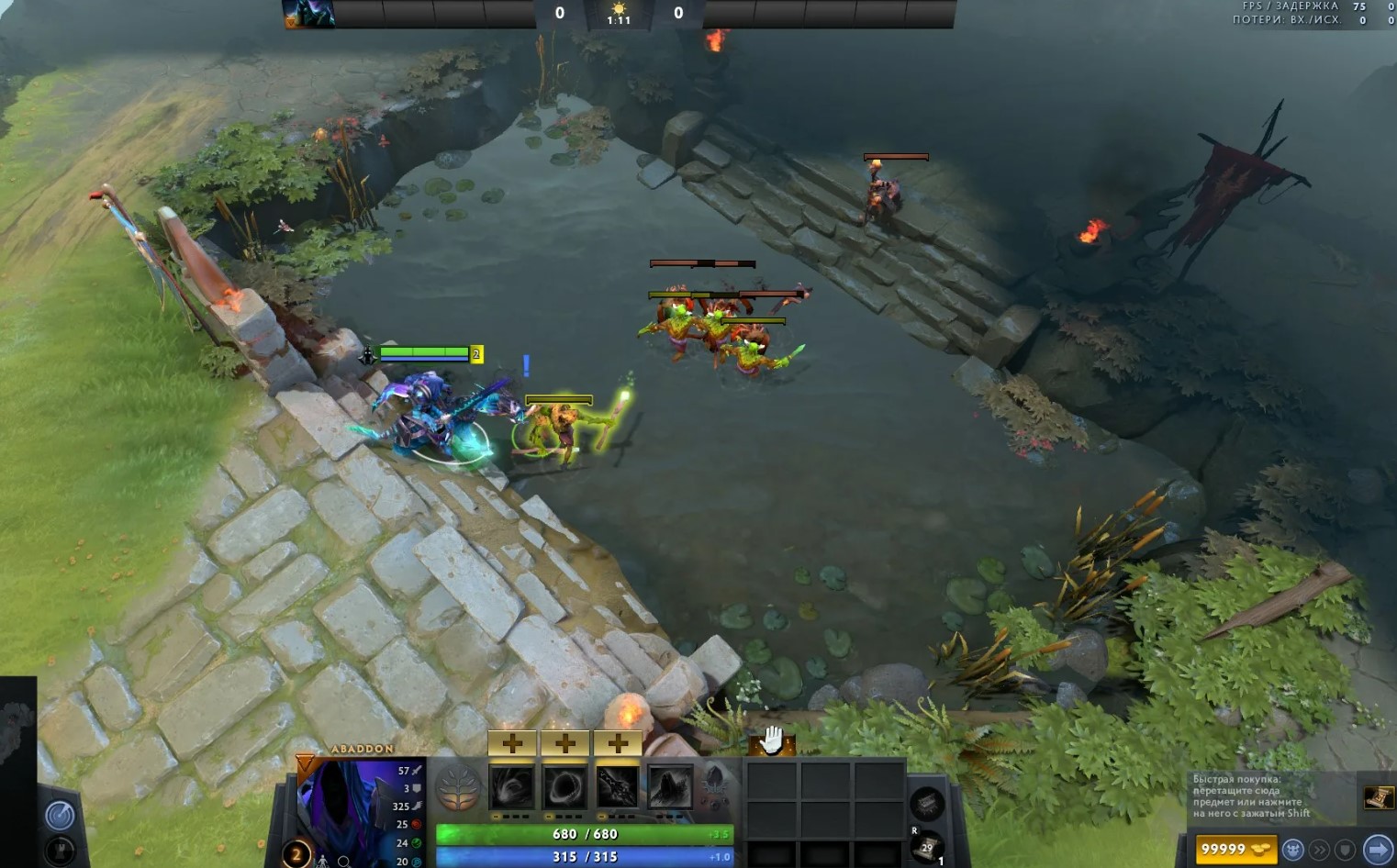1397x868 pixels.
Task: Level up the Aphotic Shield ability
Action: click(x=565, y=743)
